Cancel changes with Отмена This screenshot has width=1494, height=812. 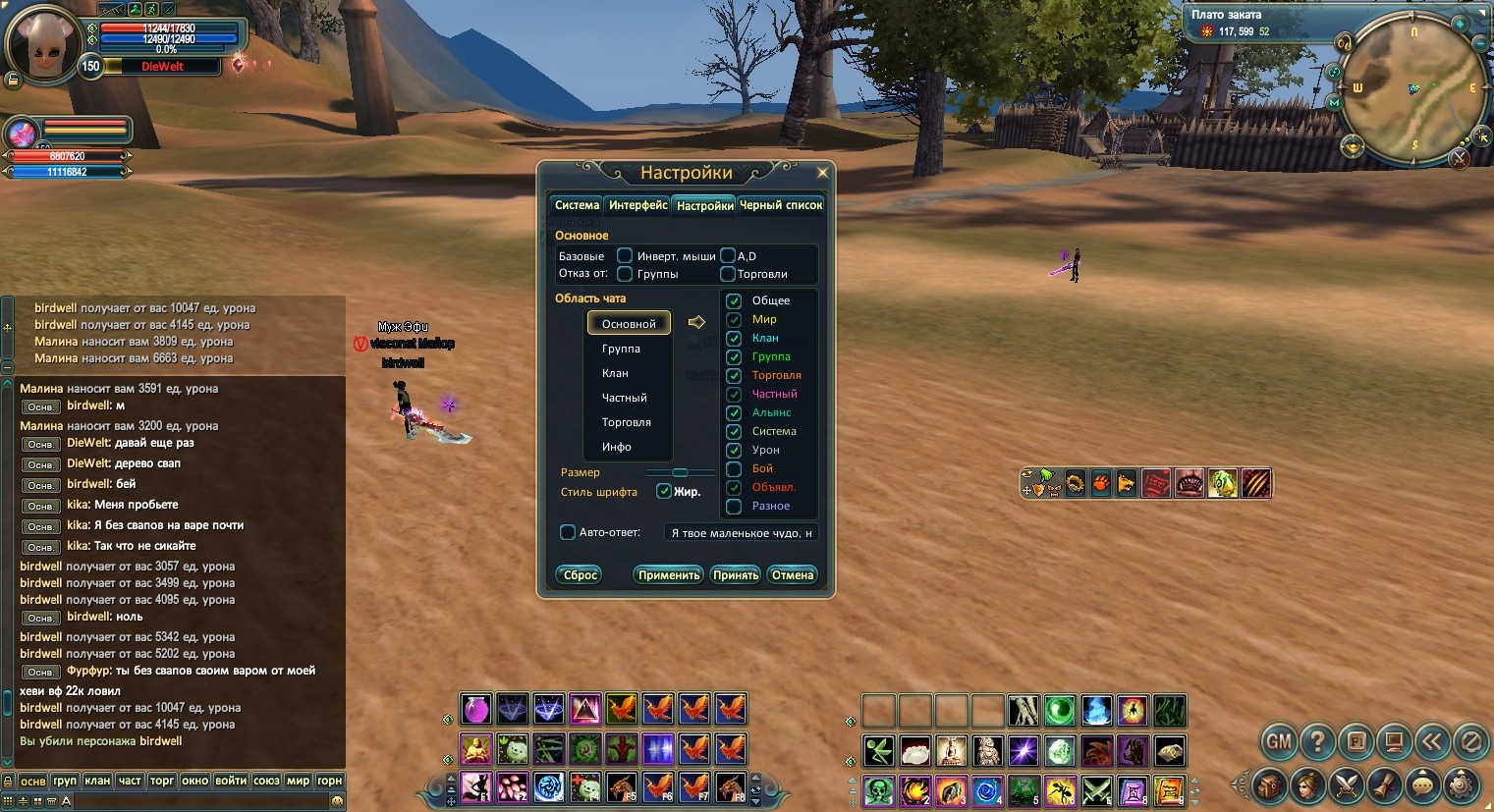(x=793, y=575)
